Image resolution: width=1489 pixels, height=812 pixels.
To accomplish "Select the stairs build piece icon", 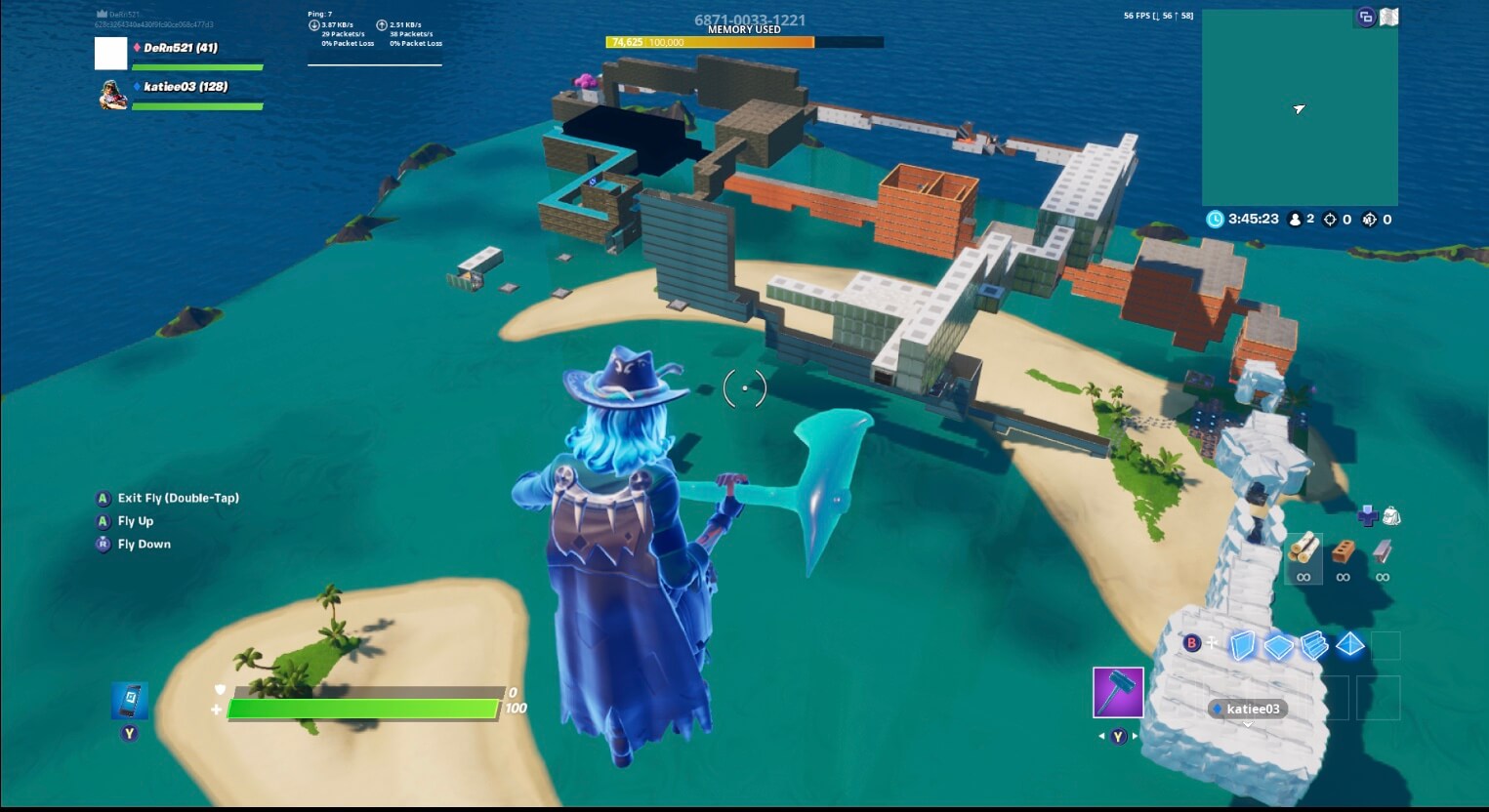I will (1314, 645).
